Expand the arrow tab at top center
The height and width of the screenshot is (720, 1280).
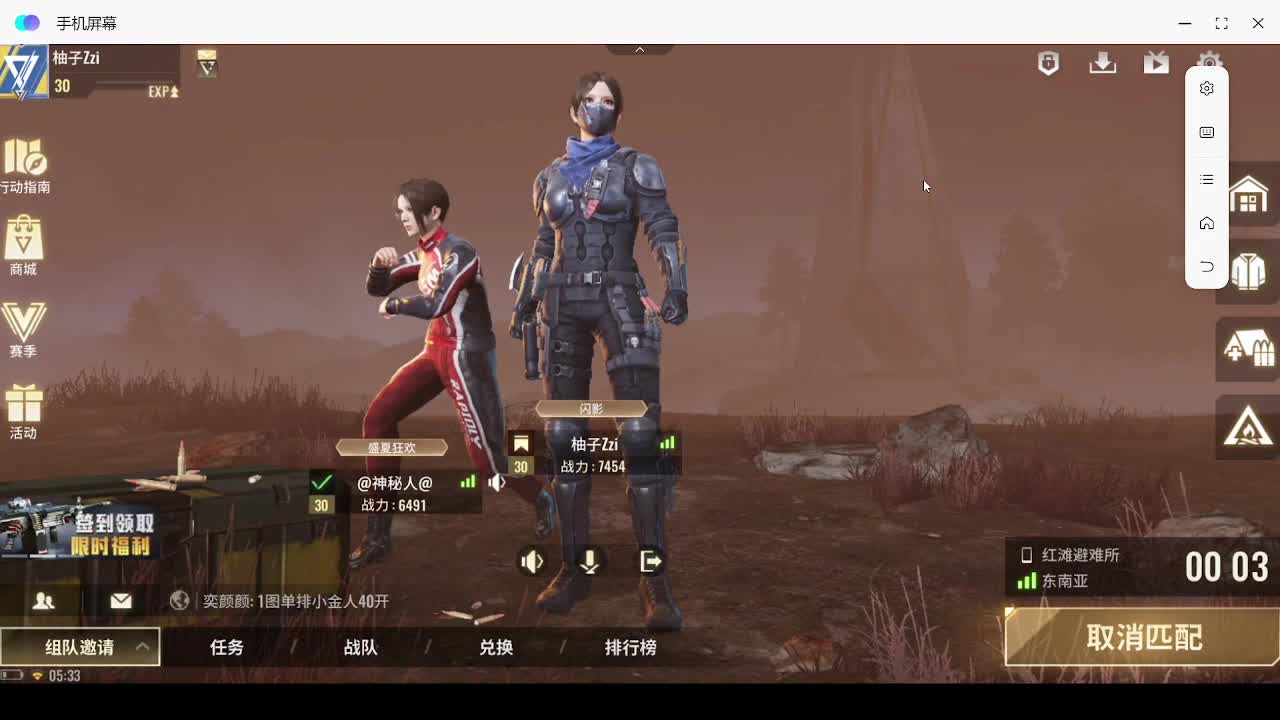coord(639,47)
